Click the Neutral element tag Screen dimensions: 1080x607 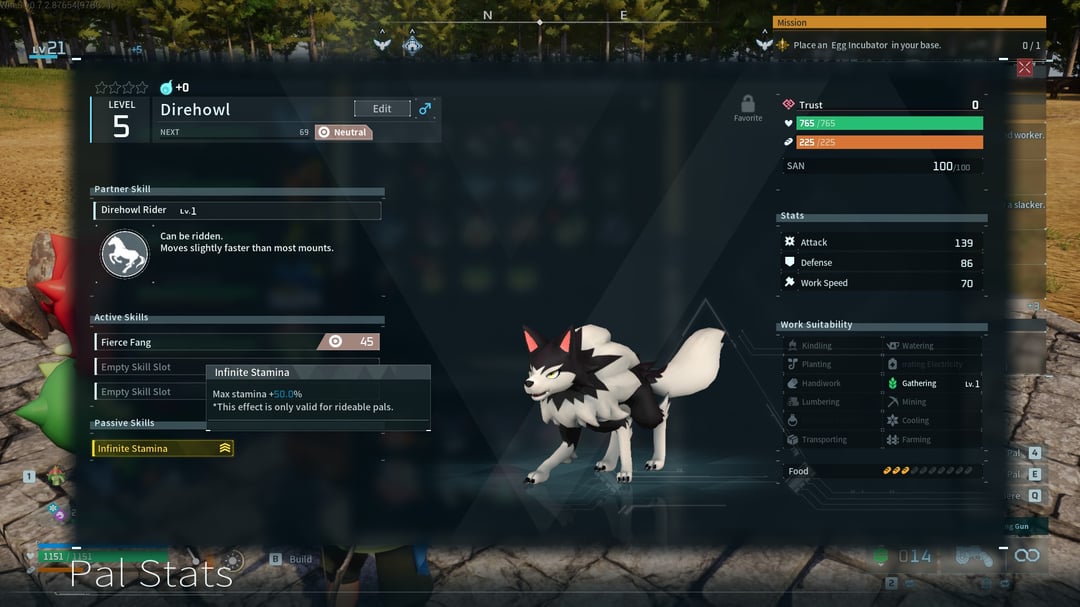[x=343, y=132]
